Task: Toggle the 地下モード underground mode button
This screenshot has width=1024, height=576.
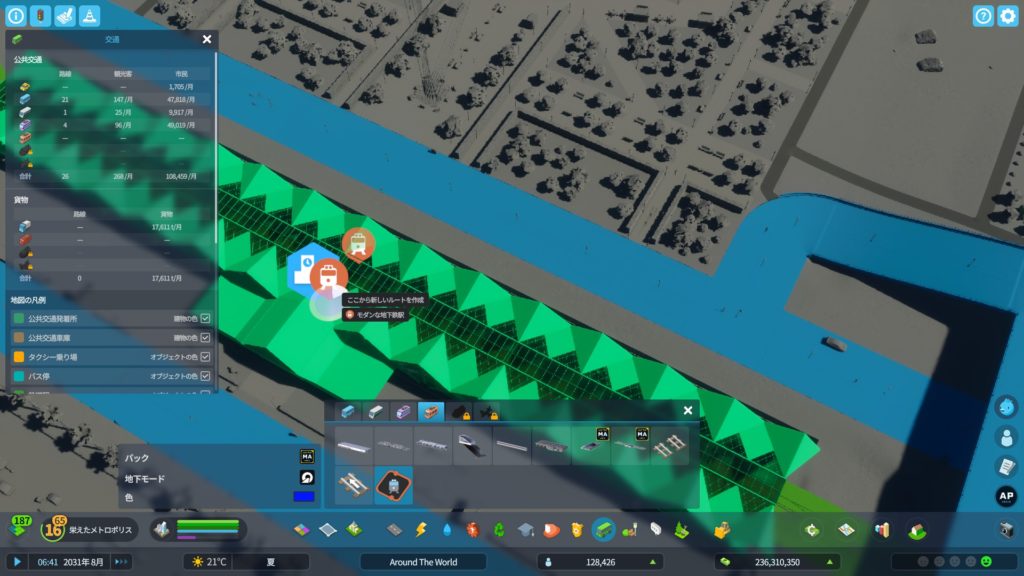Action: click(307, 477)
